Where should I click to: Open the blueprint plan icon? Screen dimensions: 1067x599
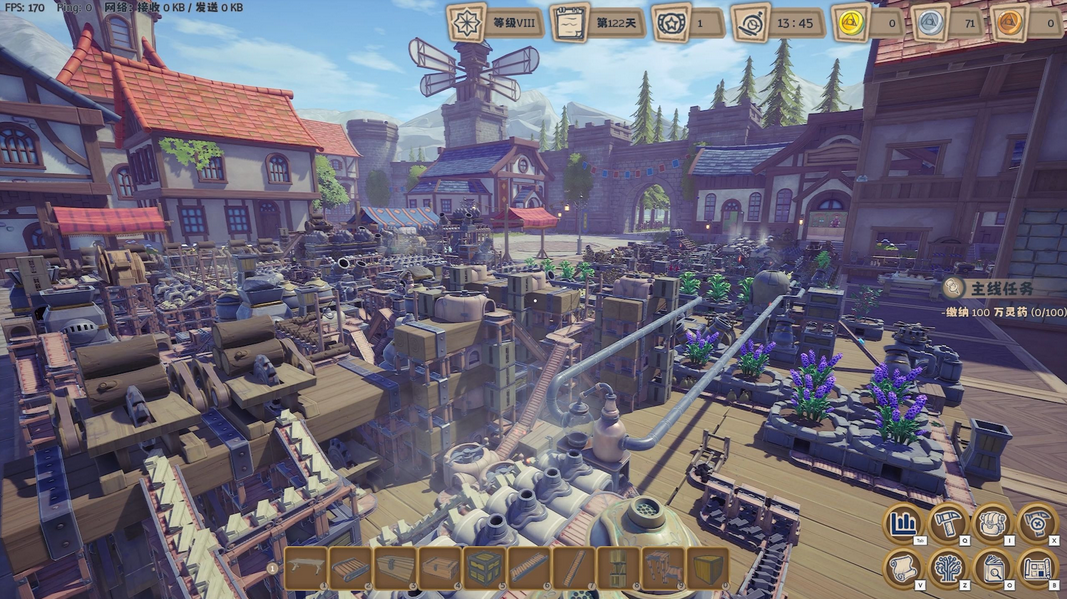pyautogui.click(x=1038, y=569)
